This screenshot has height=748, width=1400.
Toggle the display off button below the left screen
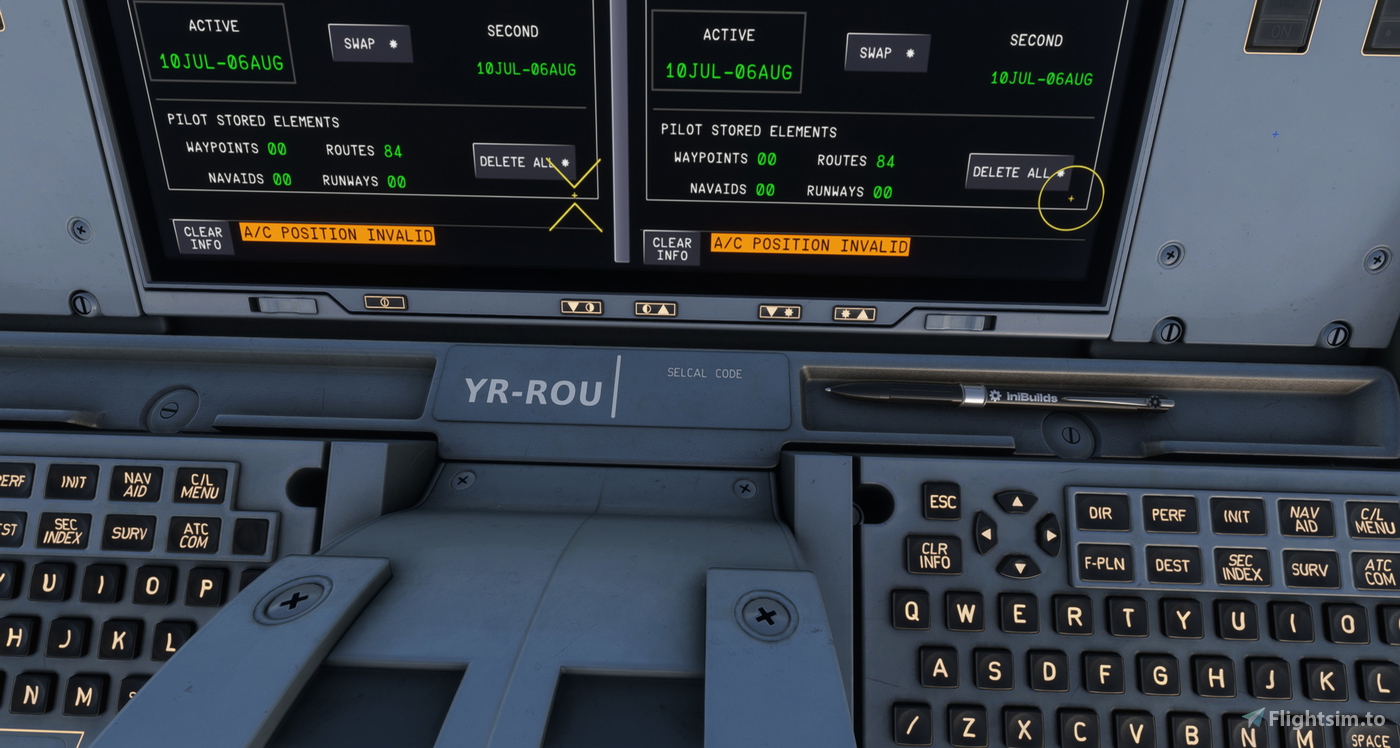383,300
